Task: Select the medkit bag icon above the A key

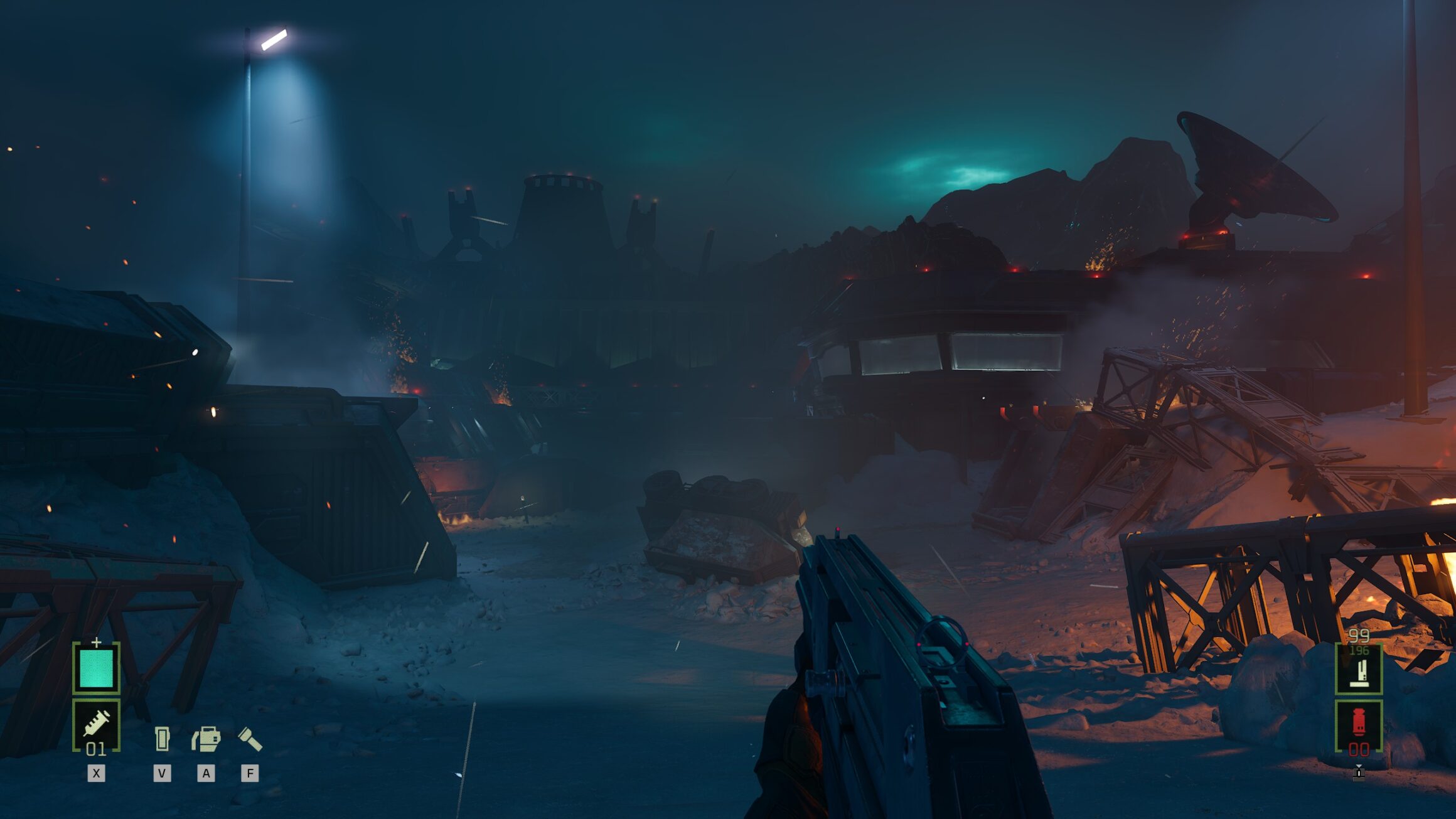Action: [206, 737]
